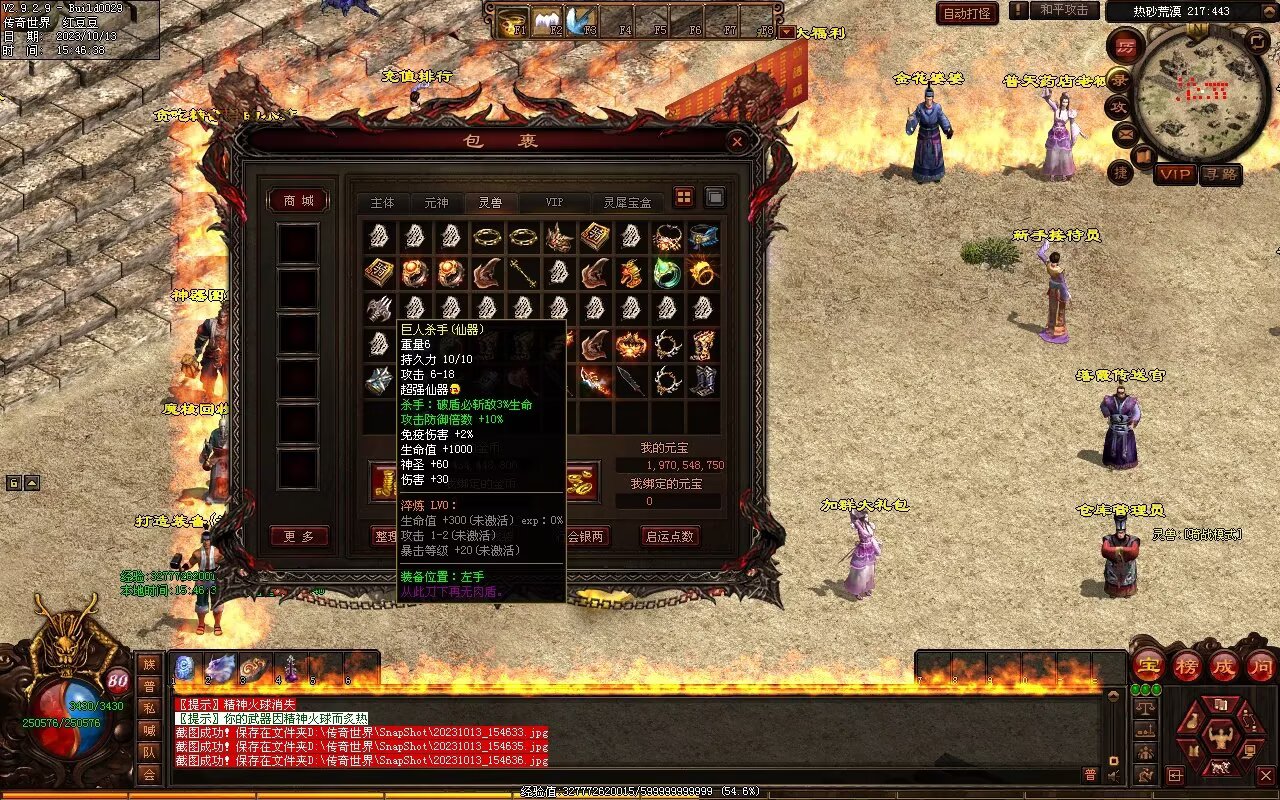
Task: Open the 商城 shop
Action: pos(298,201)
